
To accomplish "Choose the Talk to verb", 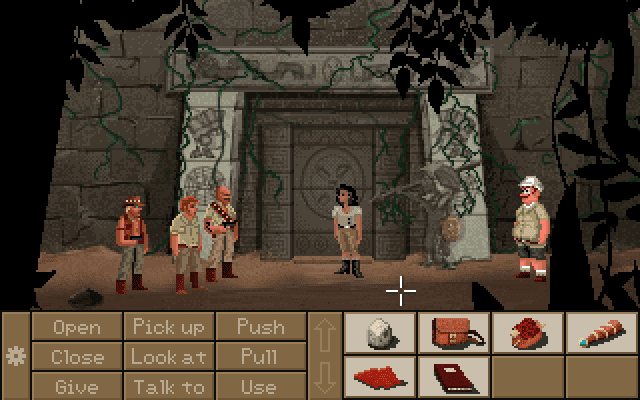I will pyautogui.click(x=168, y=385).
